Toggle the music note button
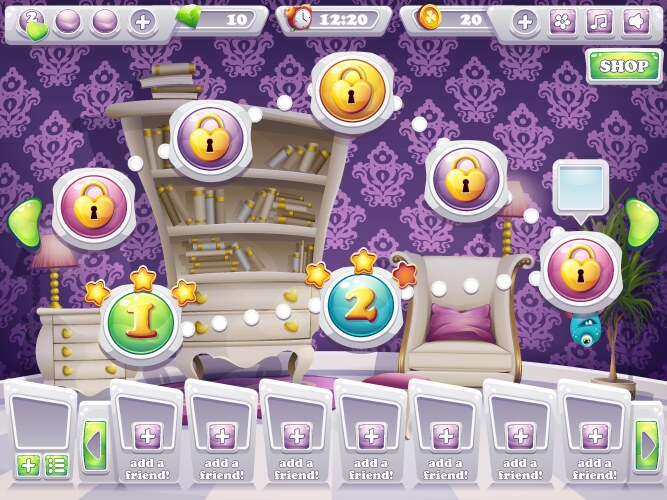This screenshot has height=500, width=667. (x=598, y=21)
